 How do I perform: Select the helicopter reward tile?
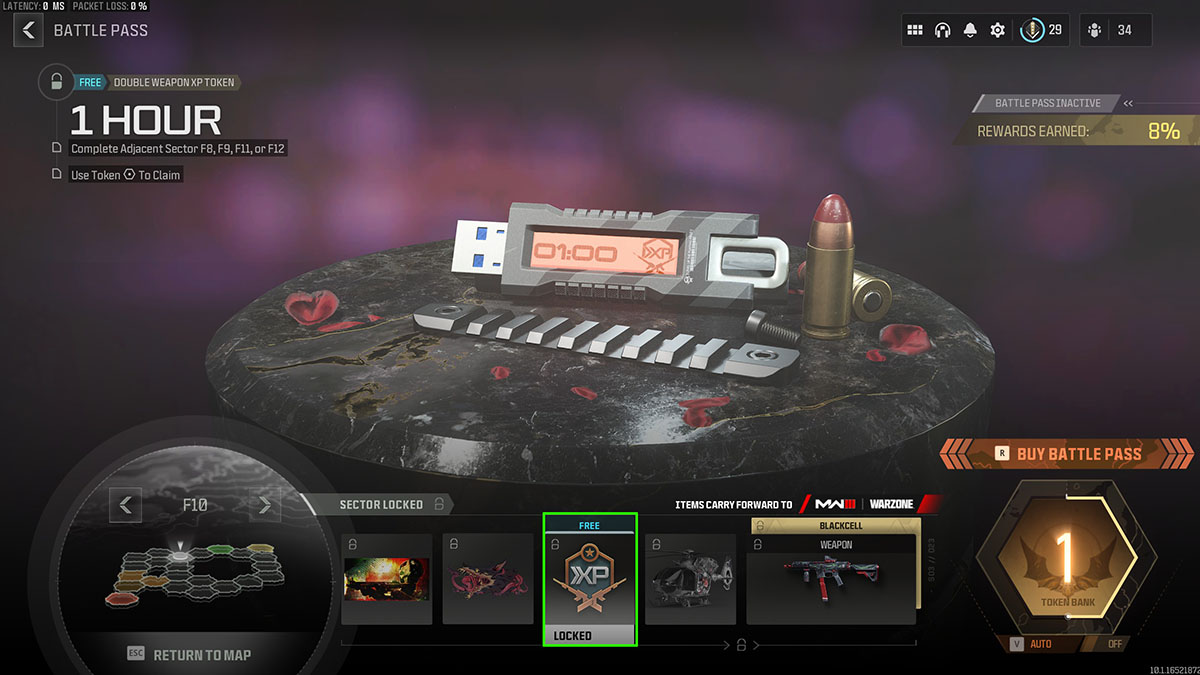(690, 579)
